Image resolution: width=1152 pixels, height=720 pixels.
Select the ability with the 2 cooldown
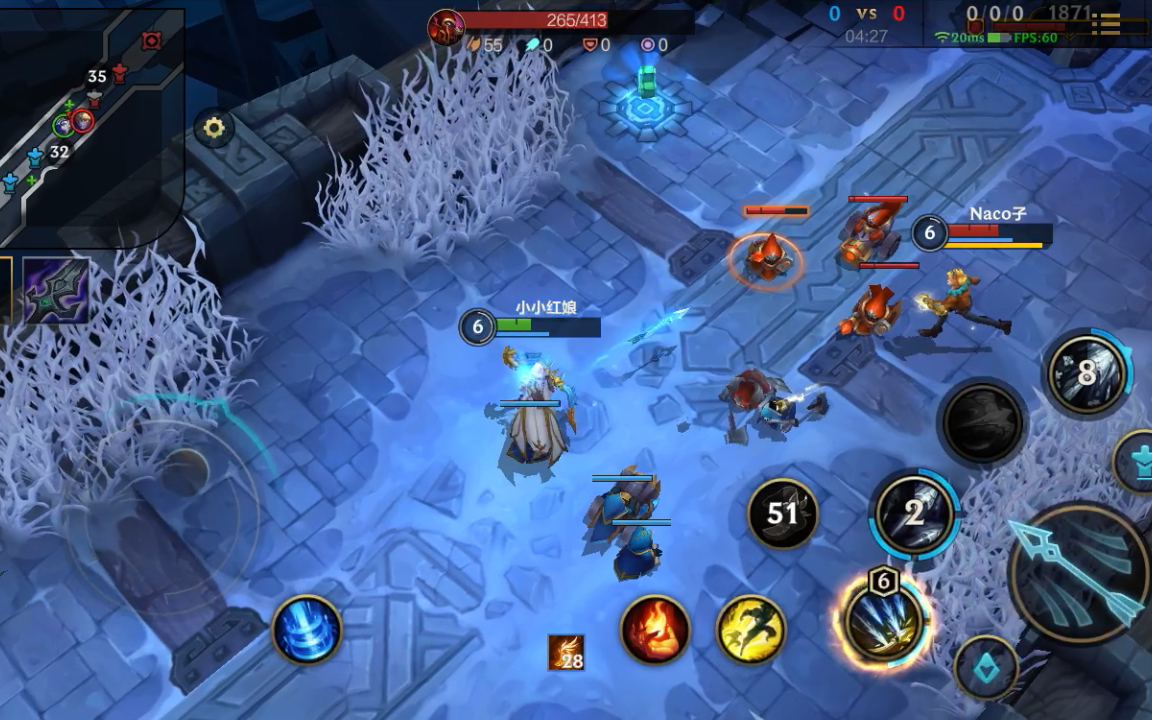point(914,514)
